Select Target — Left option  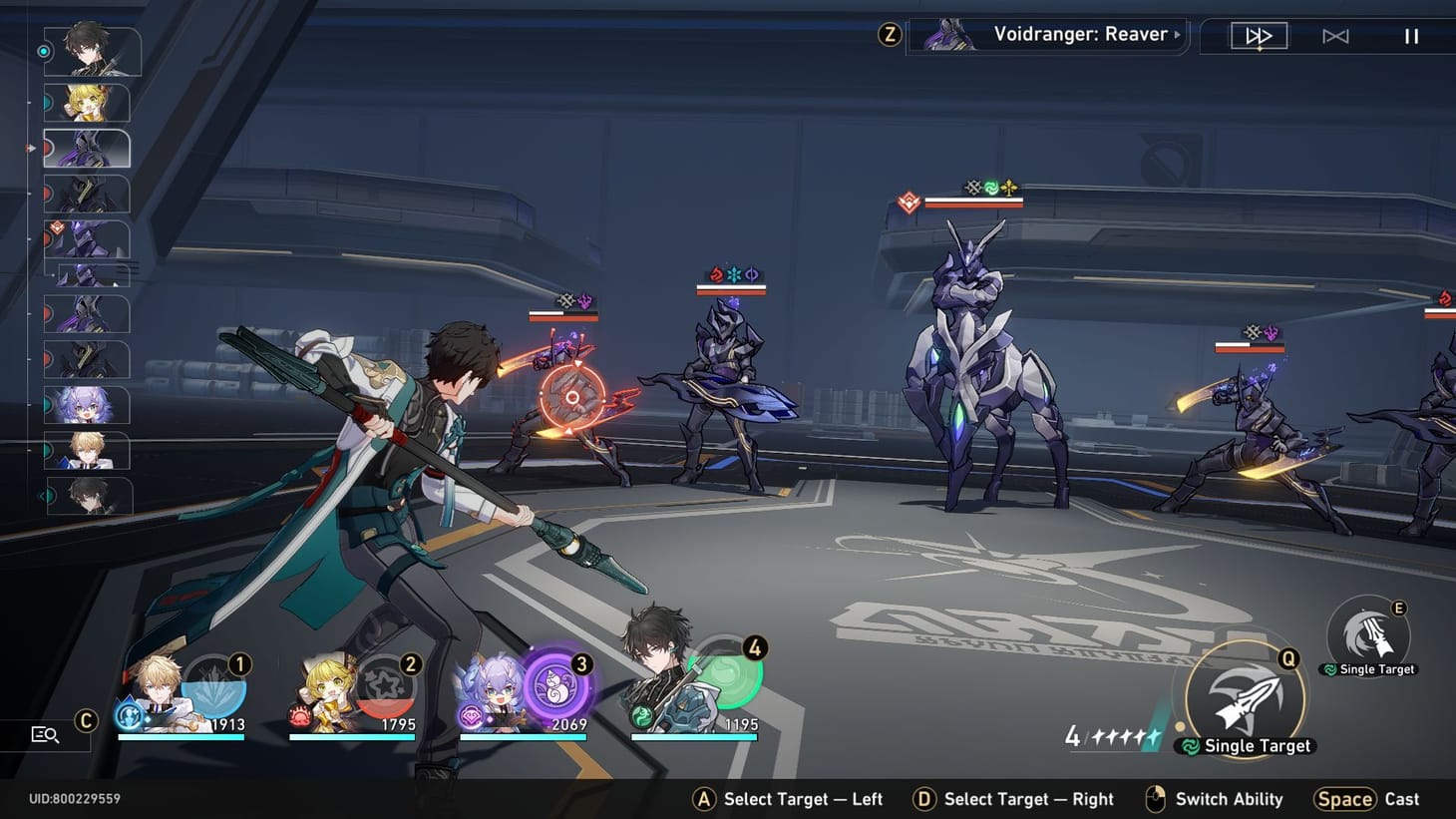click(x=704, y=798)
